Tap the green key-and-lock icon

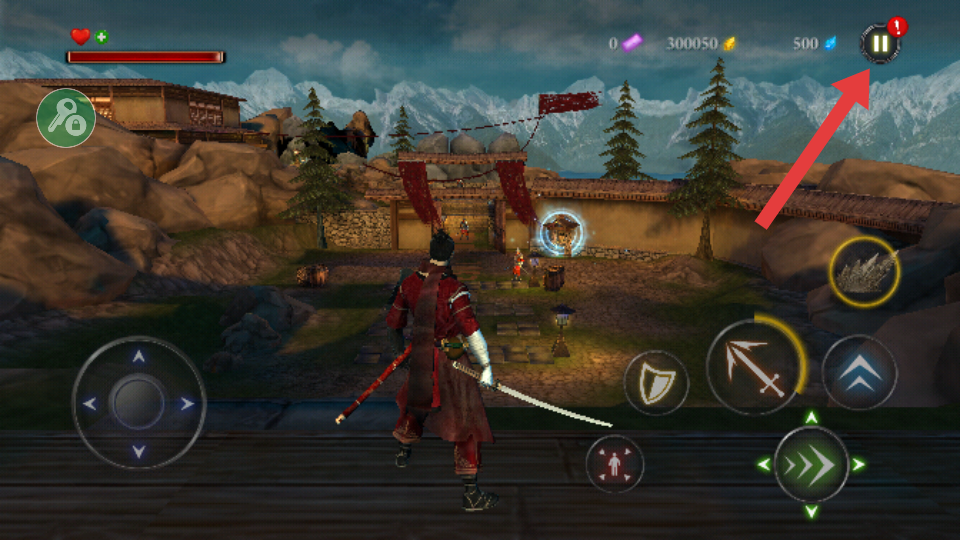coord(66,118)
